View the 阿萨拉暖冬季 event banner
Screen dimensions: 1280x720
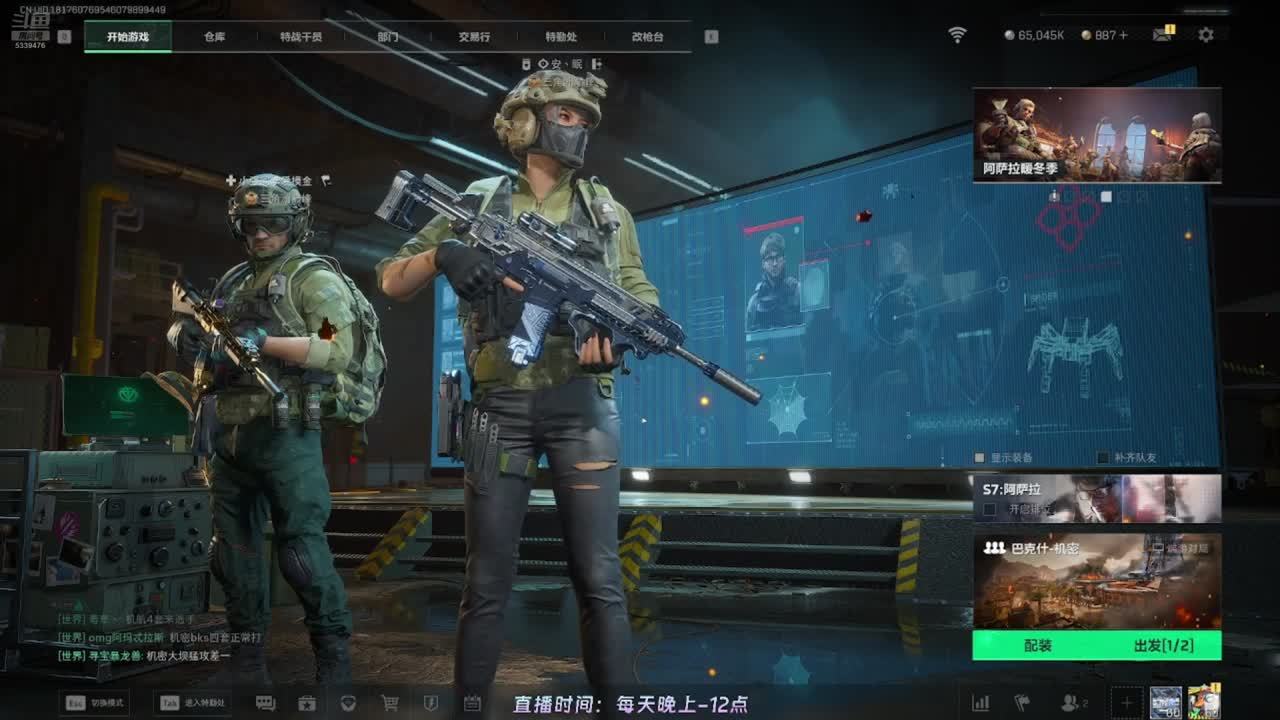pos(1097,135)
